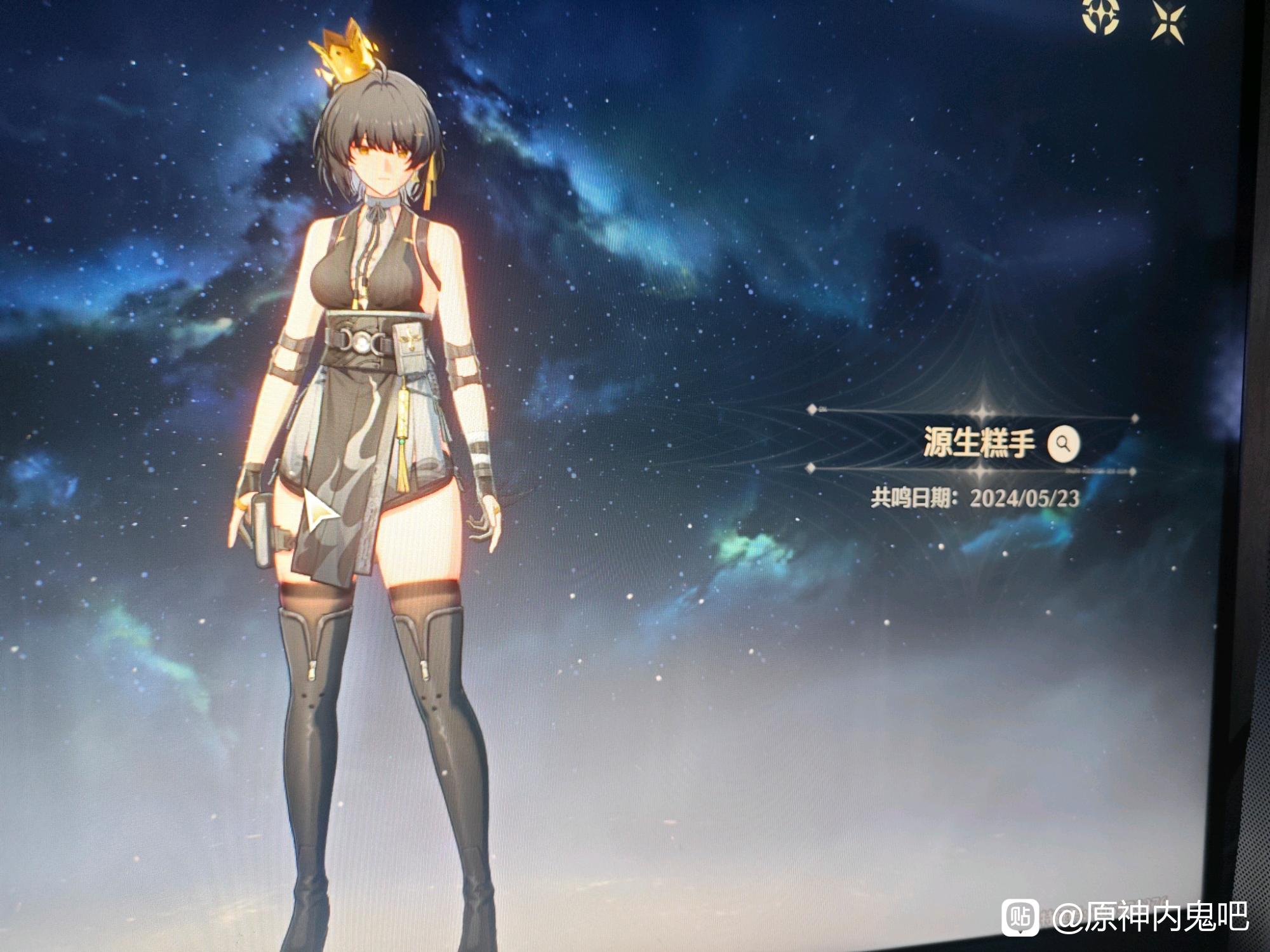The width and height of the screenshot is (1270, 952).
Task: Click the round emblem icon beside the close button
Action: click(1100, 16)
